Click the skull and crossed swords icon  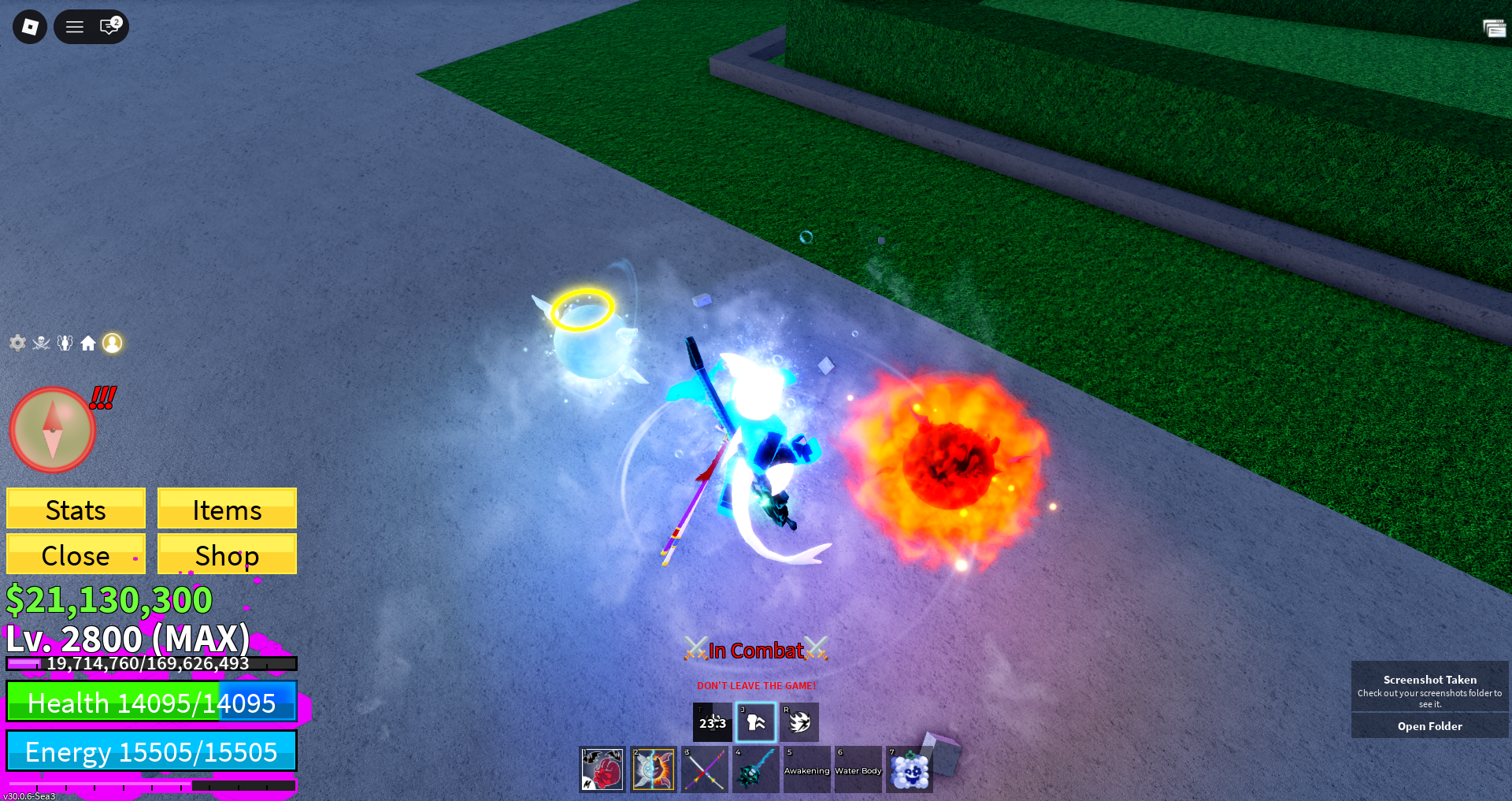pos(41,343)
